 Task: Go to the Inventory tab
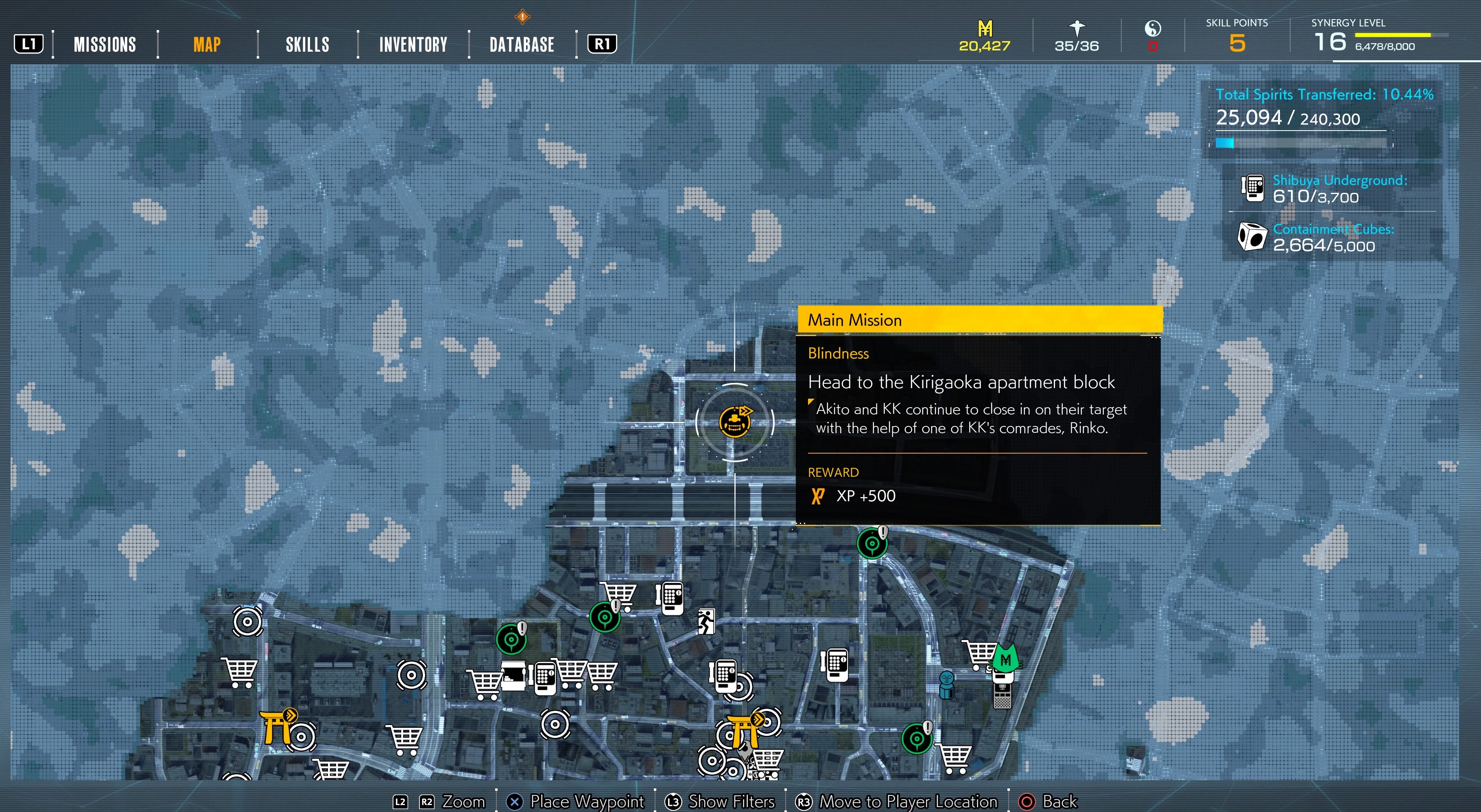[413, 44]
